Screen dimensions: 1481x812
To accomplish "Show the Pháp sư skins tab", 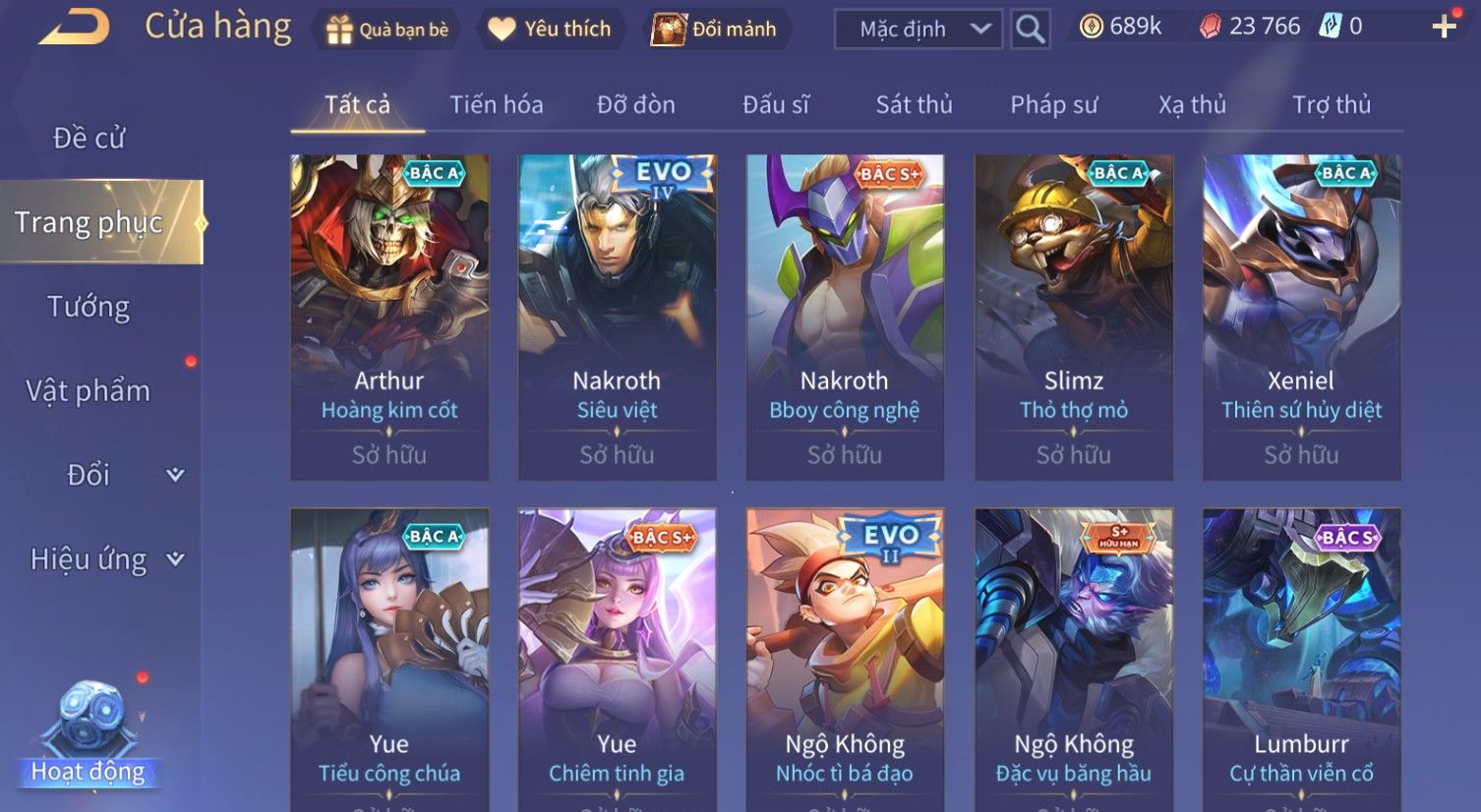I will coord(1054,105).
